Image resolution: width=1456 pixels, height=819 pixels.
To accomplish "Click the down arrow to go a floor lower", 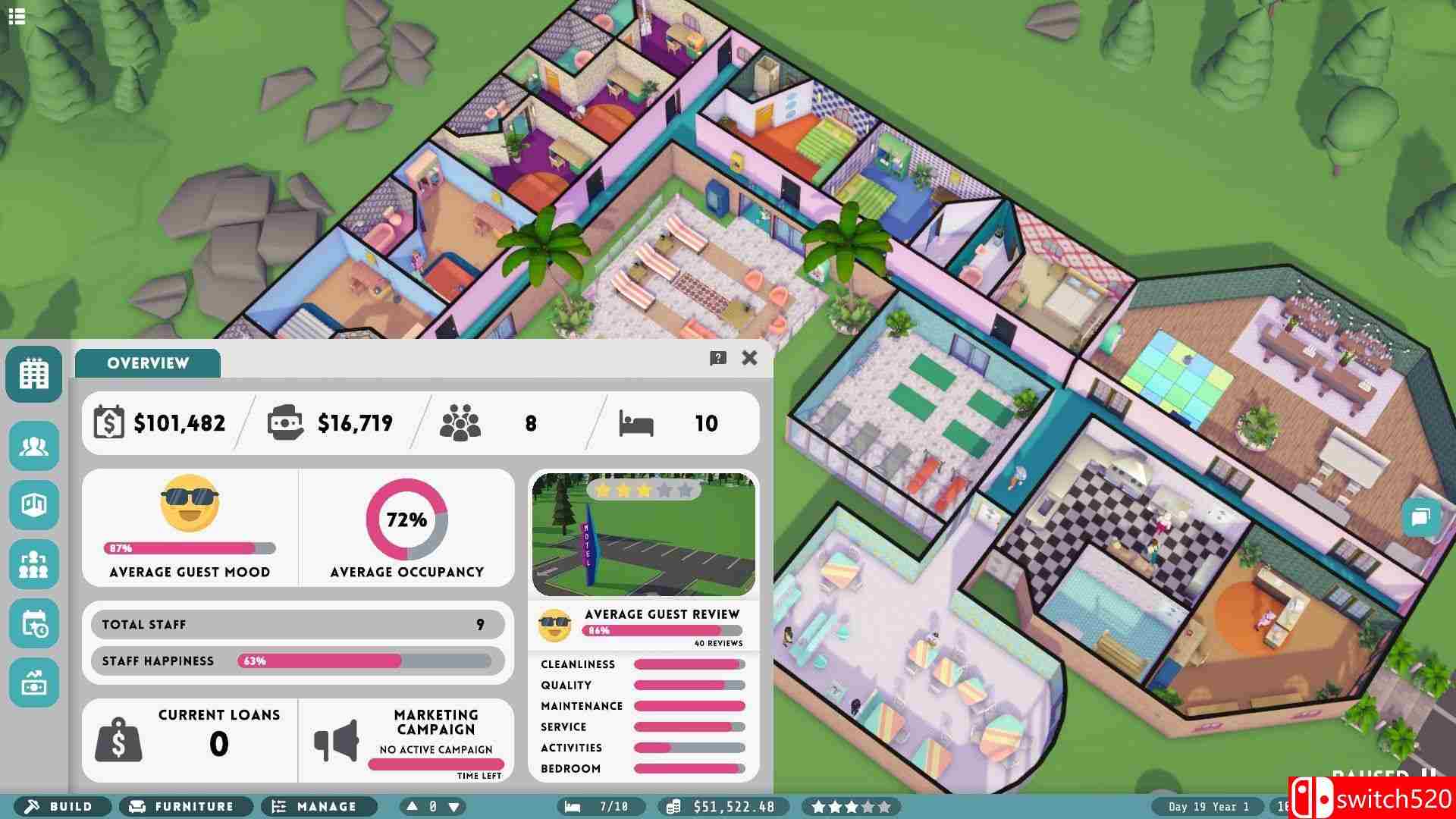I will (x=453, y=806).
